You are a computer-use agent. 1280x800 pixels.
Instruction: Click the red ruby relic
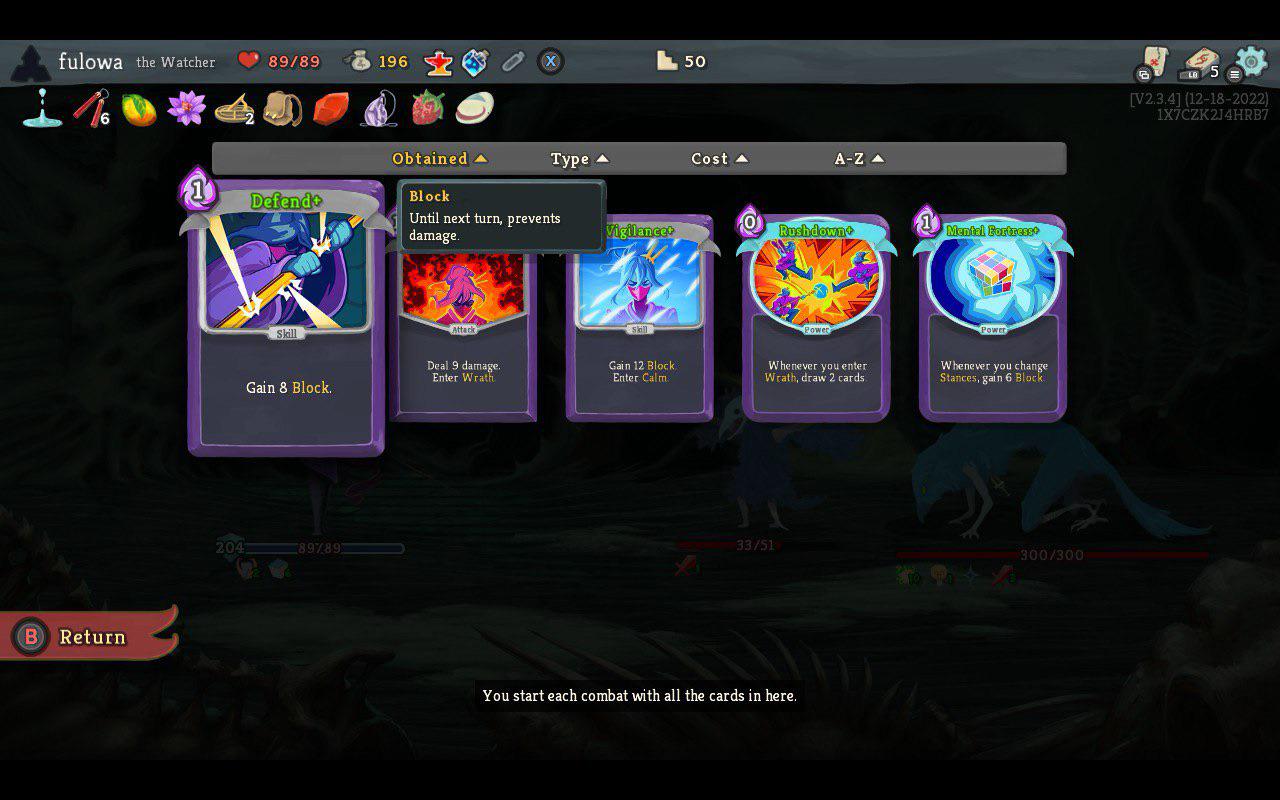click(x=330, y=108)
